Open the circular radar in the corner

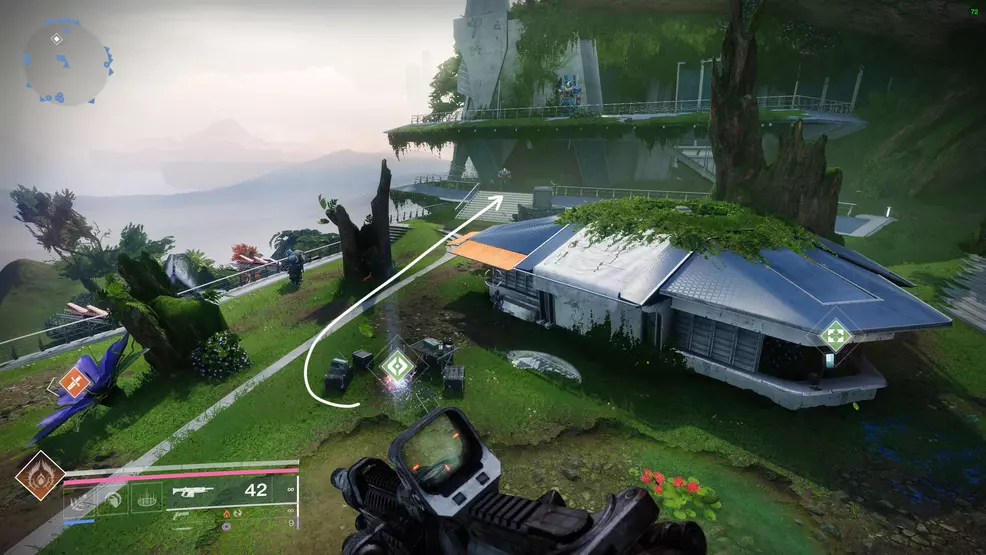[66, 62]
